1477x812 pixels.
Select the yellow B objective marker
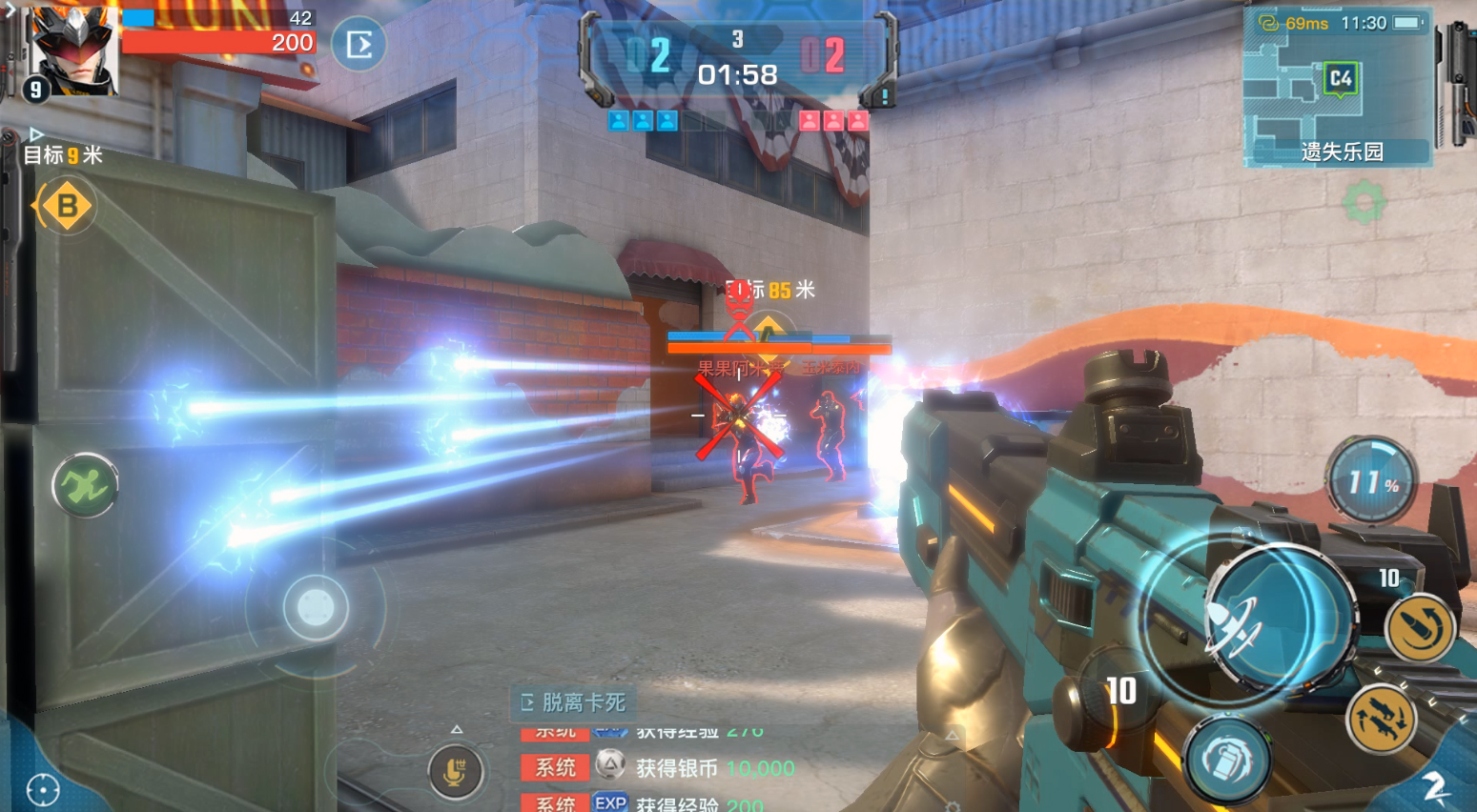66,206
